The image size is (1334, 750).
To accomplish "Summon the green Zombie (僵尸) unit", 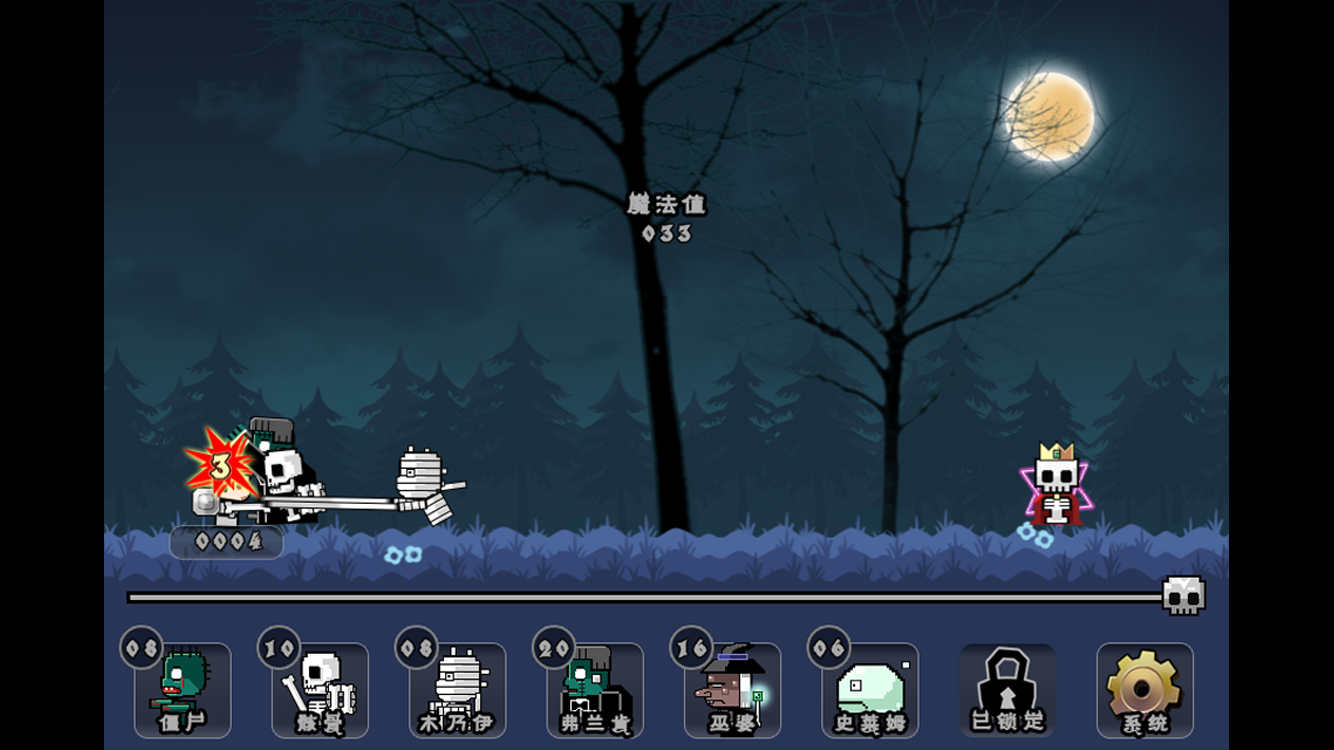I will click(x=182, y=690).
